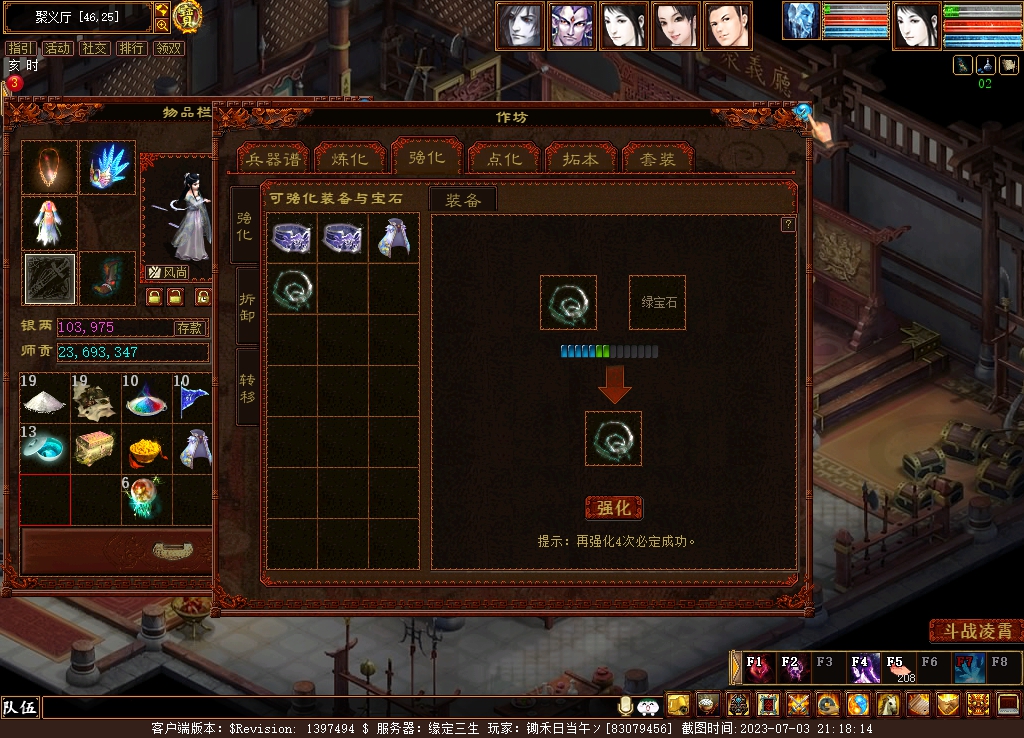
Task: Click the 斗战凌霄 banner button
Action: 974,631
